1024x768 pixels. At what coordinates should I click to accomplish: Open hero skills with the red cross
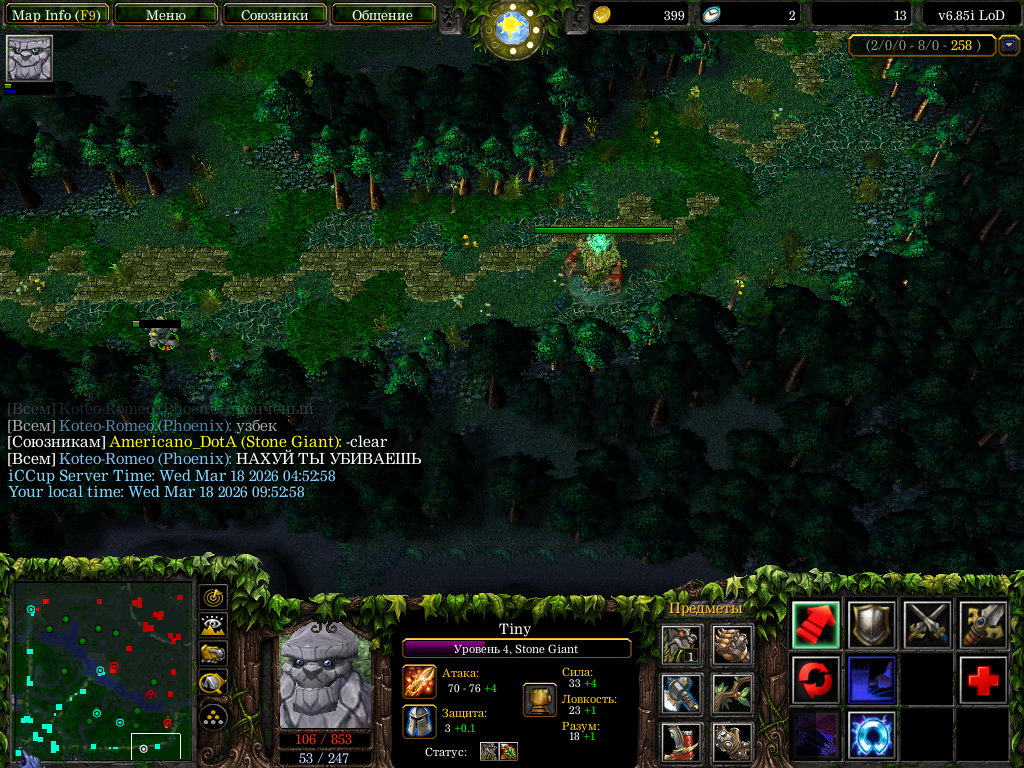[x=983, y=680]
